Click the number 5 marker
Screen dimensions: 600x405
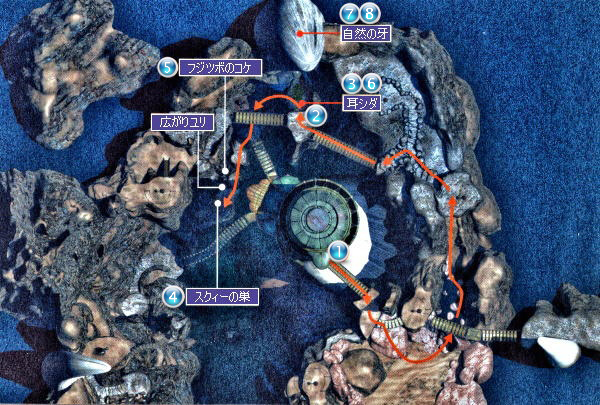pyautogui.click(x=168, y=68)
